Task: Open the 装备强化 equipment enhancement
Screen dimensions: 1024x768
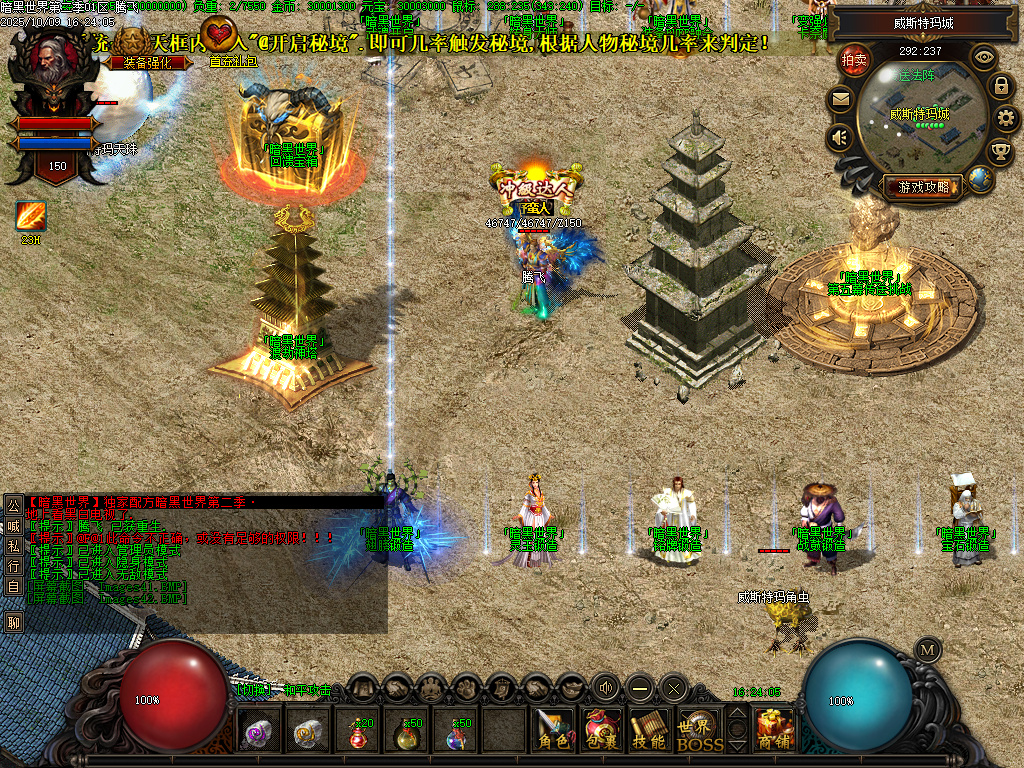Action: [x=146, y=62]
